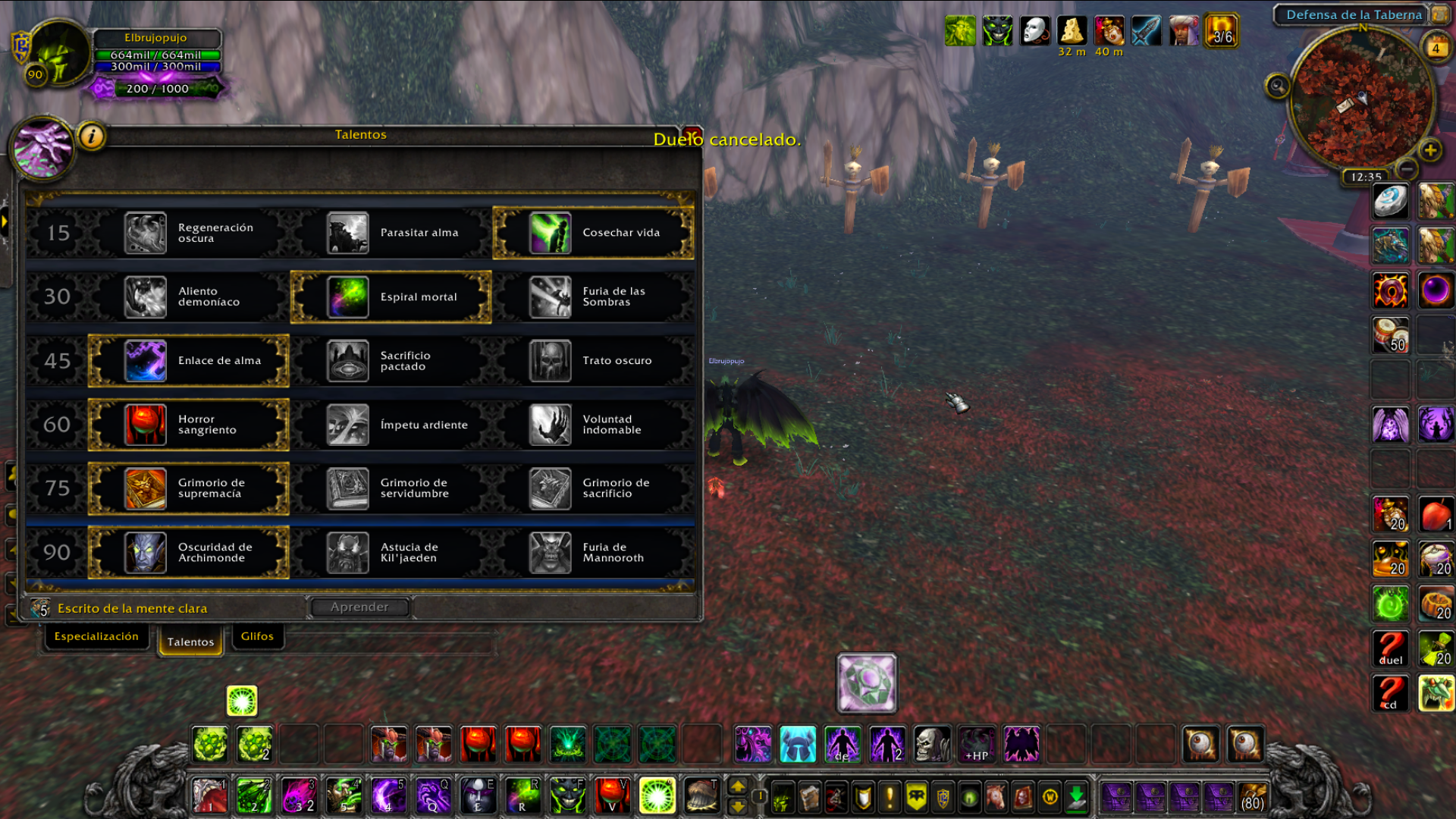Close the Talentos window
This screenshot has height=819, width=1456.
click(692, 133)
